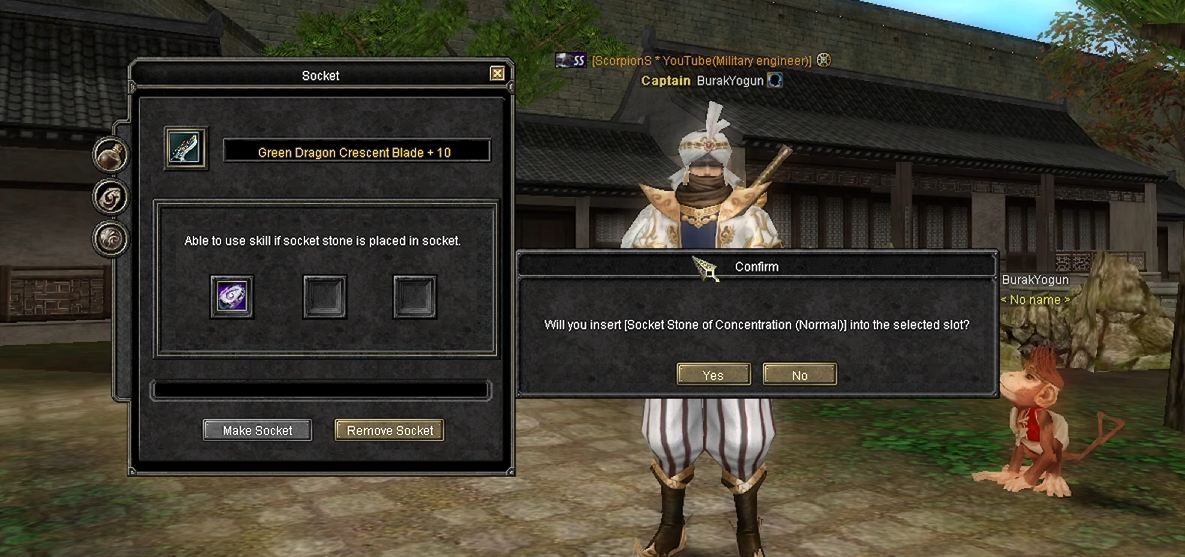
Task: Decline the insertion with the No button
Action: click(799, 375)
